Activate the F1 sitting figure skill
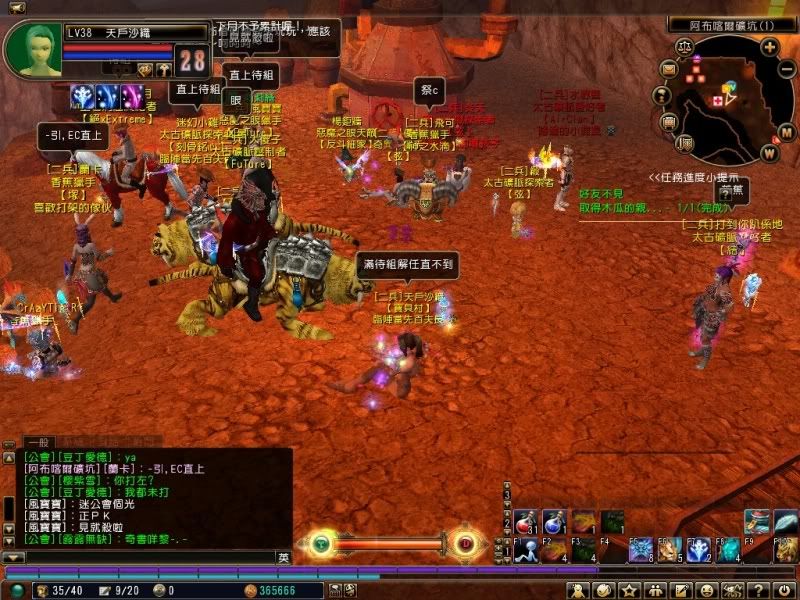800x600 pixels. (525, 549)
